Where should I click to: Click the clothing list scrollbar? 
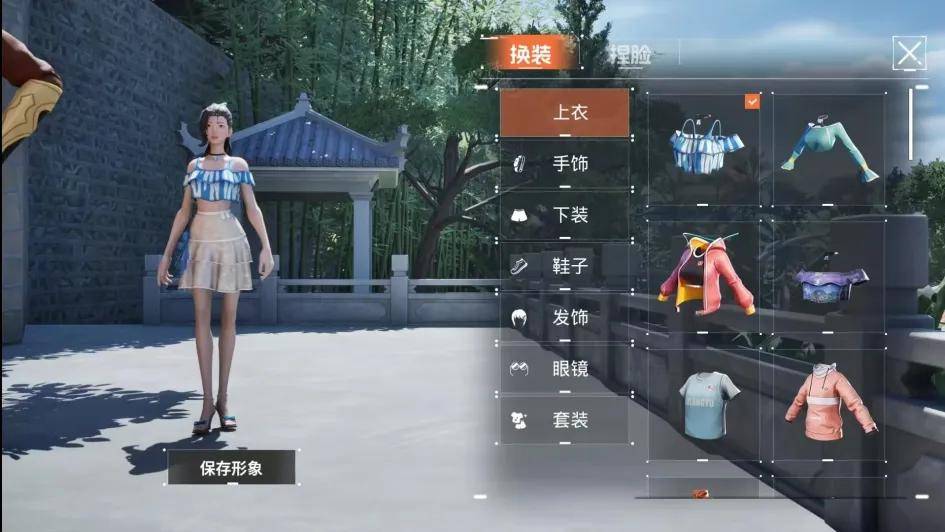click(x=911, y=125)
